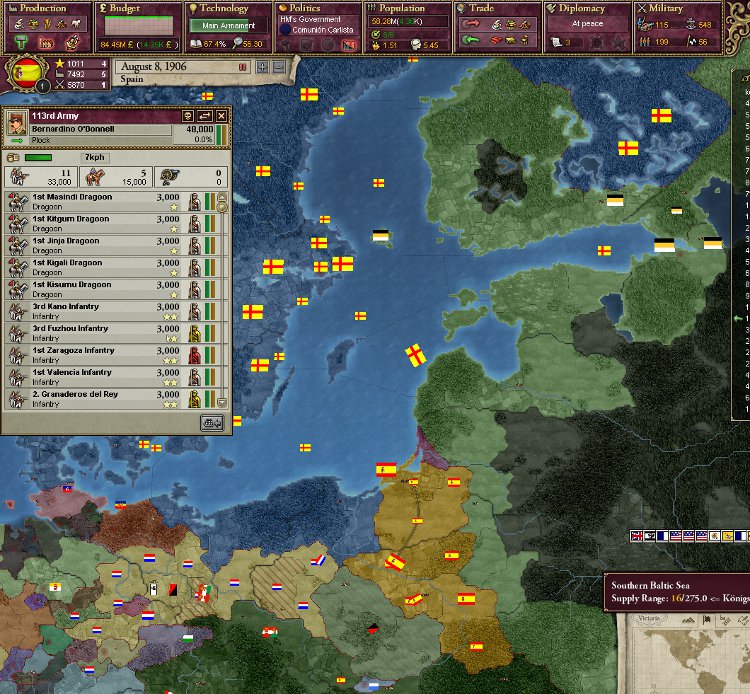This screenshot has width=750, height=694.
Task: Open the Technology tab
Action: 224,9
